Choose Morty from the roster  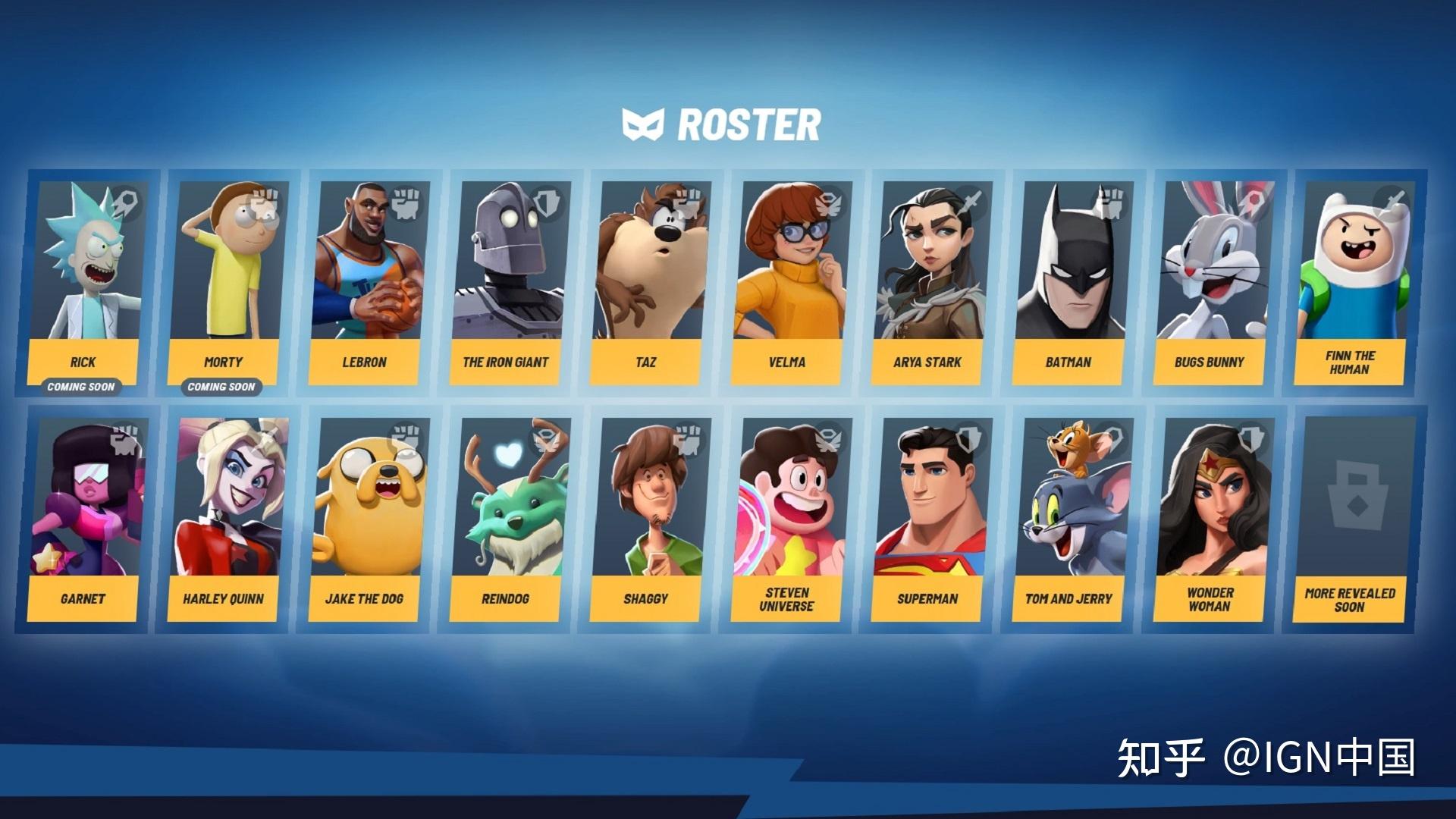(x=224, y=282)
